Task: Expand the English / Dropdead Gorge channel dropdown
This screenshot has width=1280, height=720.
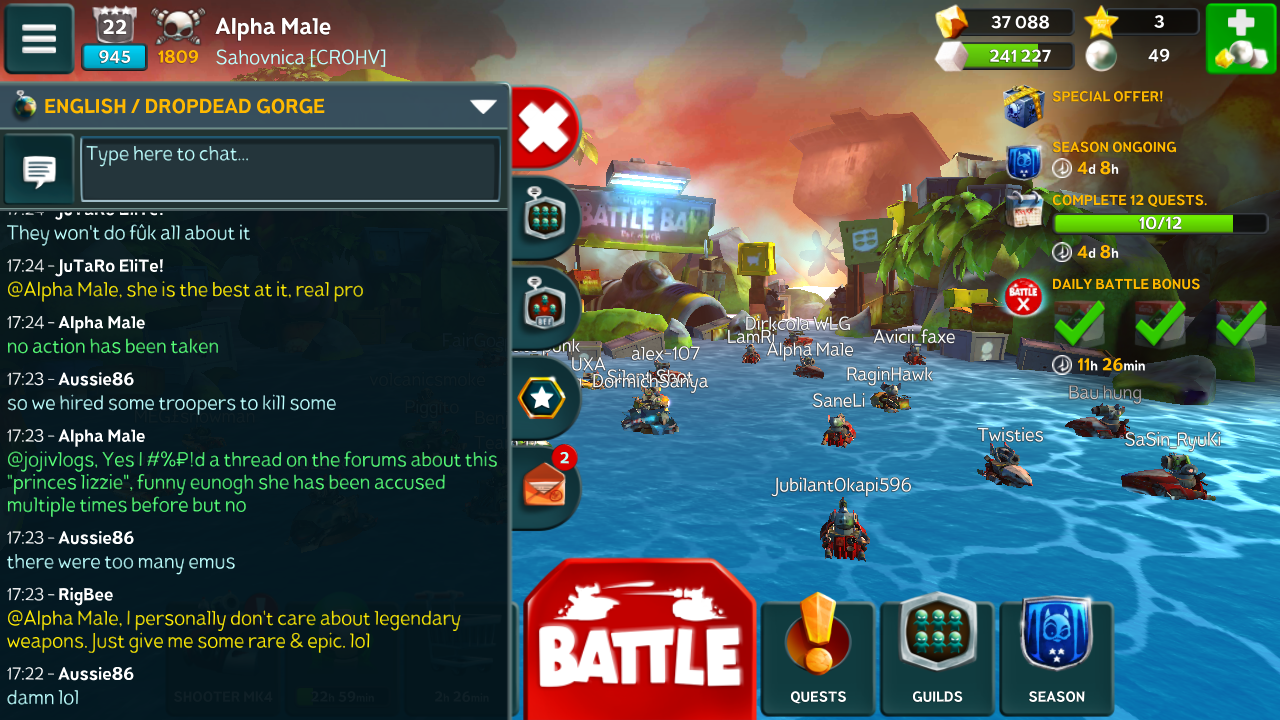Action: [483, 107]
